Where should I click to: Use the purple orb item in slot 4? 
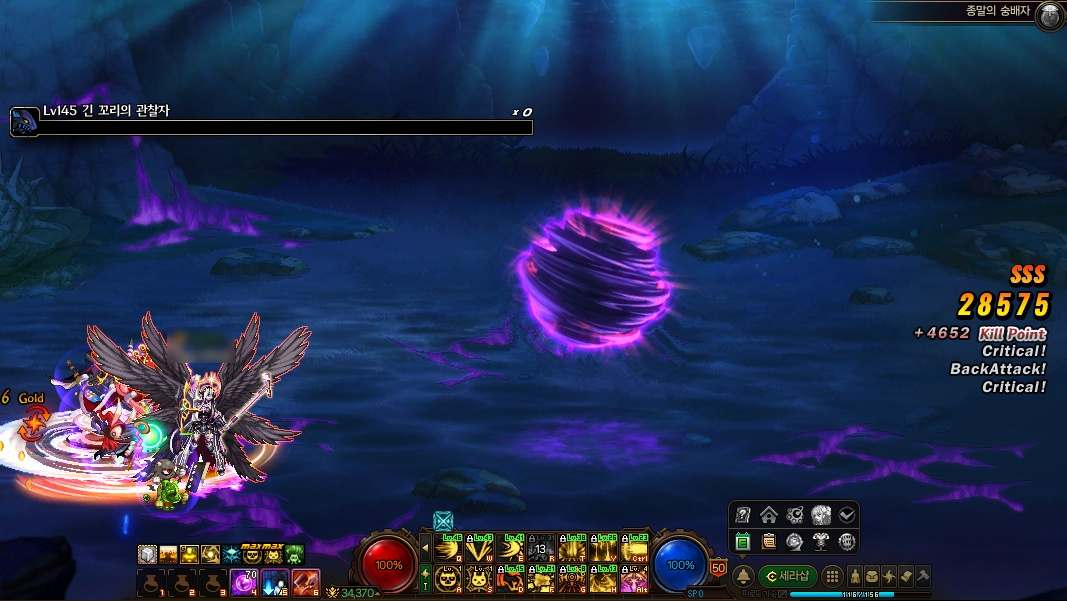[x=242, y=580]
